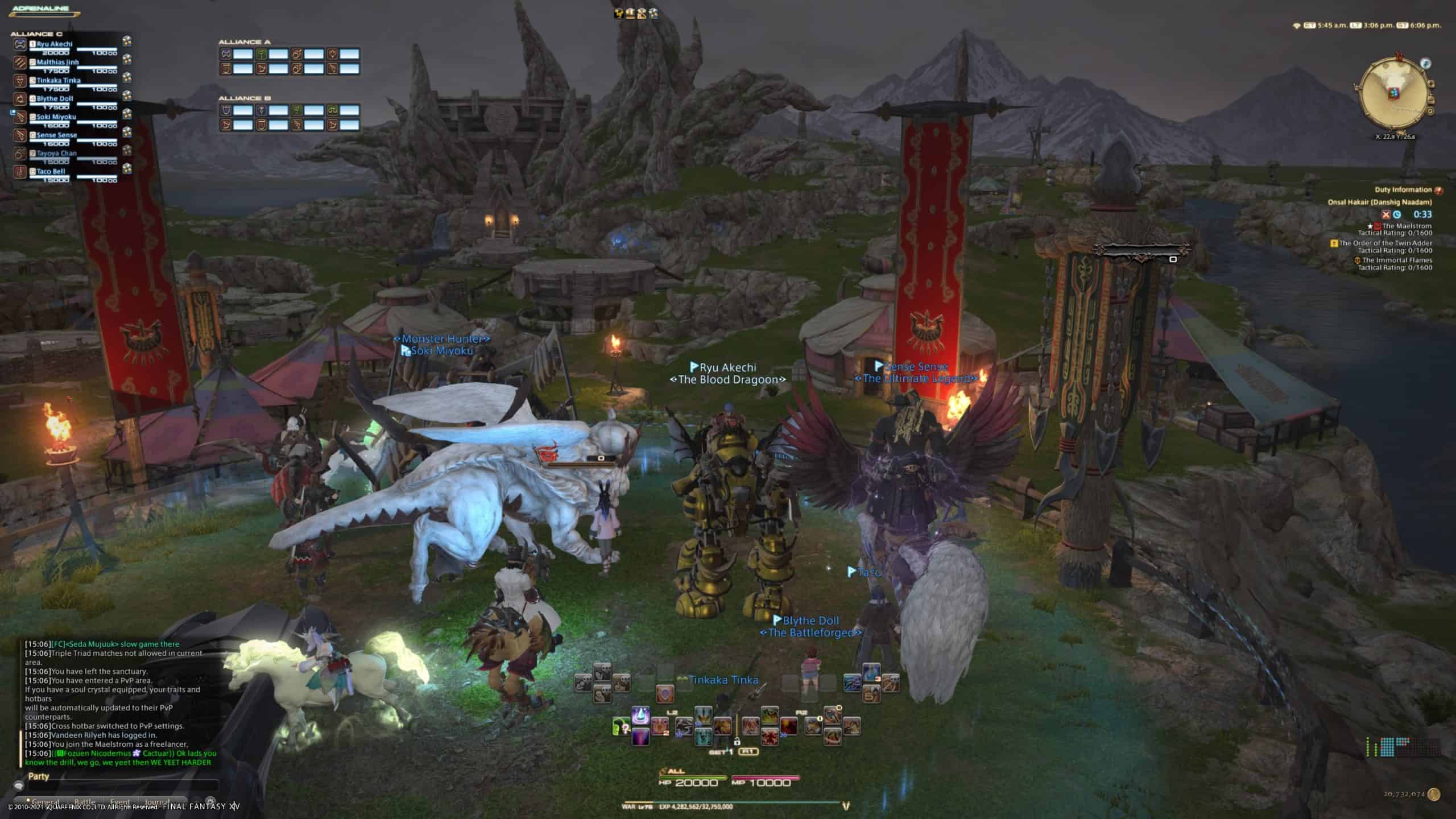
Task: Select Tayoya Chan in the party list
Action: coord(56,153)
